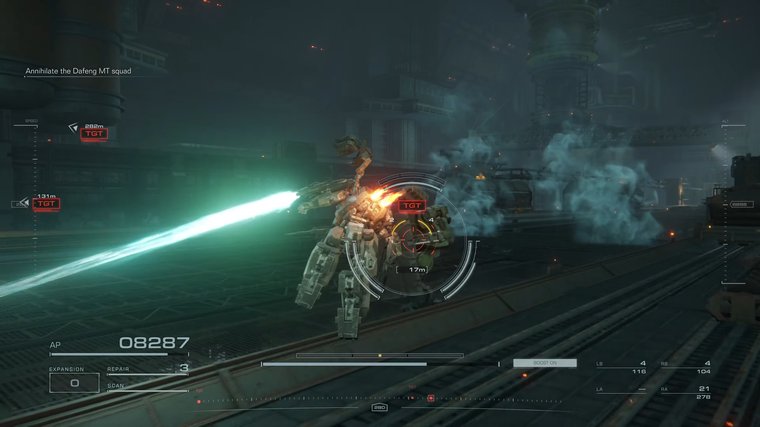The image size is (760, 427).
Task: Click the TGT marker at 282m
Action: tap(94, 133)
